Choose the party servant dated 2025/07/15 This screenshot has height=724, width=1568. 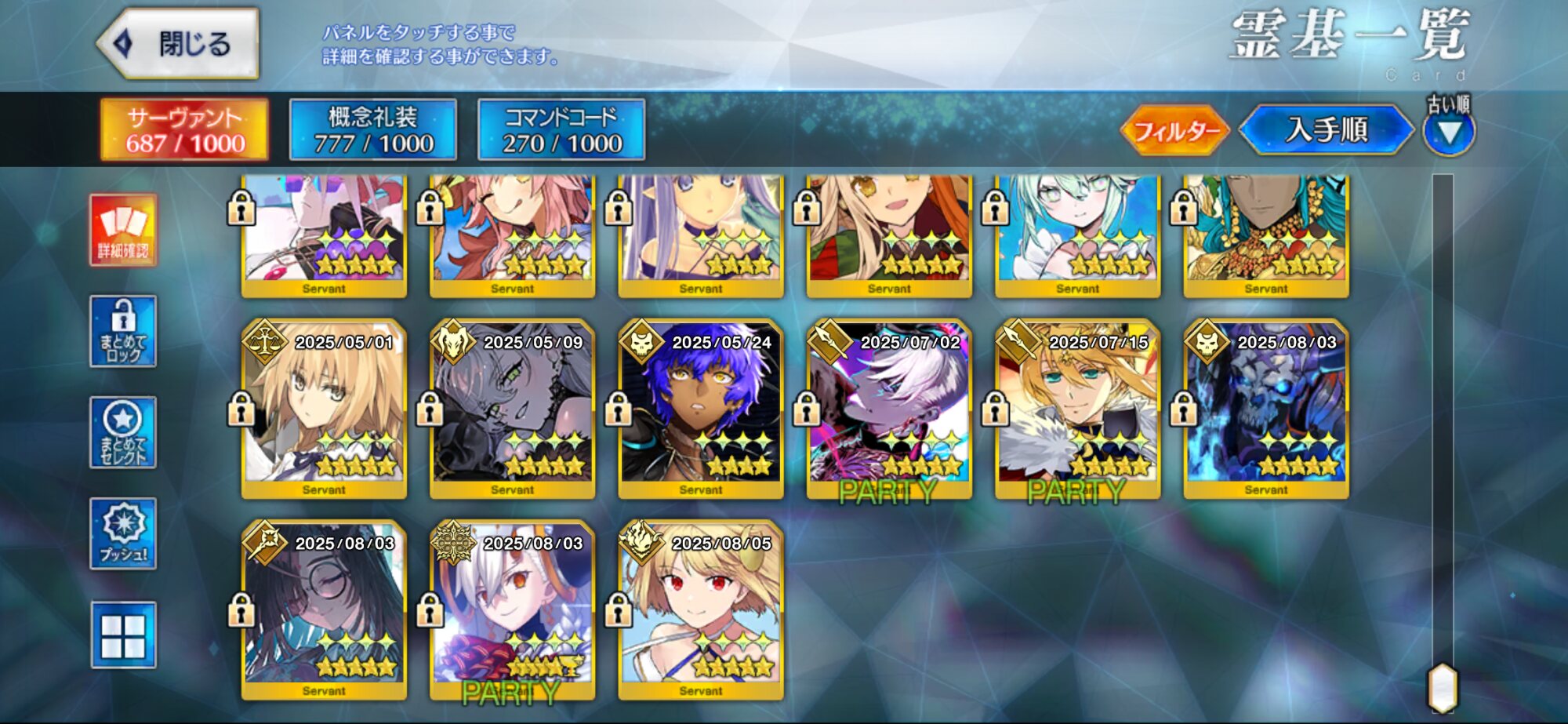(x=1077, y=409)
